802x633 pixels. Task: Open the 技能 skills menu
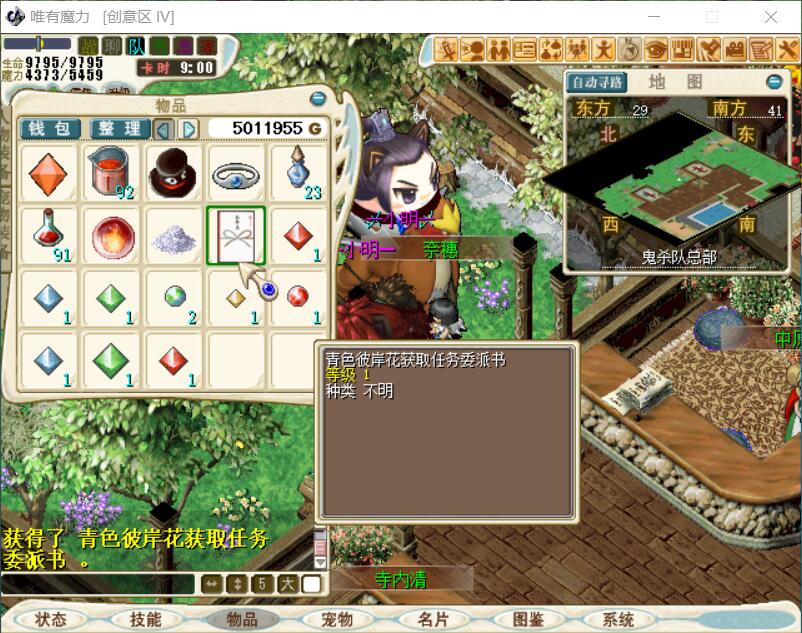pyautogui.click(x=145, y=620)
